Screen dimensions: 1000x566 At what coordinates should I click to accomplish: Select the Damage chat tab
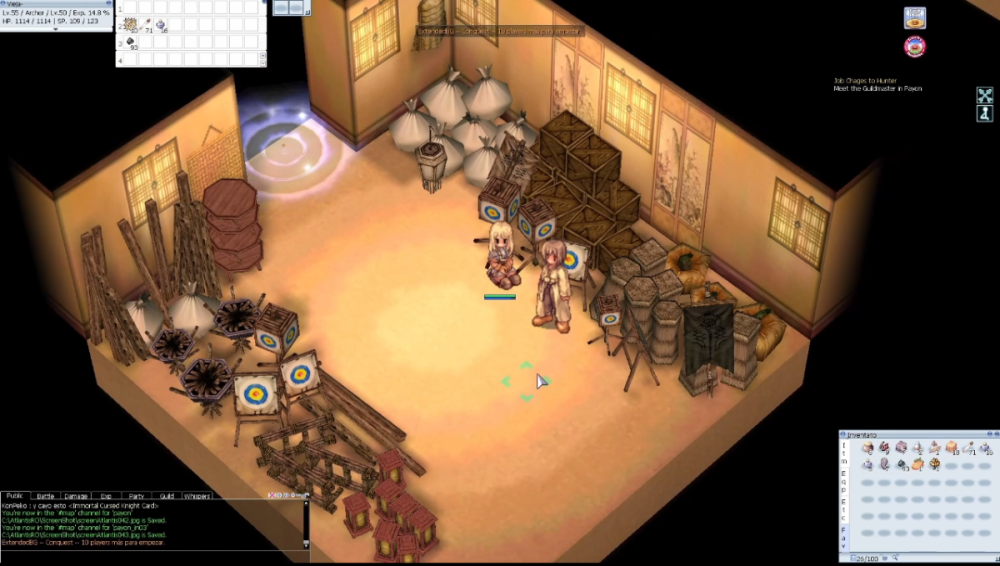pyautogui.click(x=76, y=495)
